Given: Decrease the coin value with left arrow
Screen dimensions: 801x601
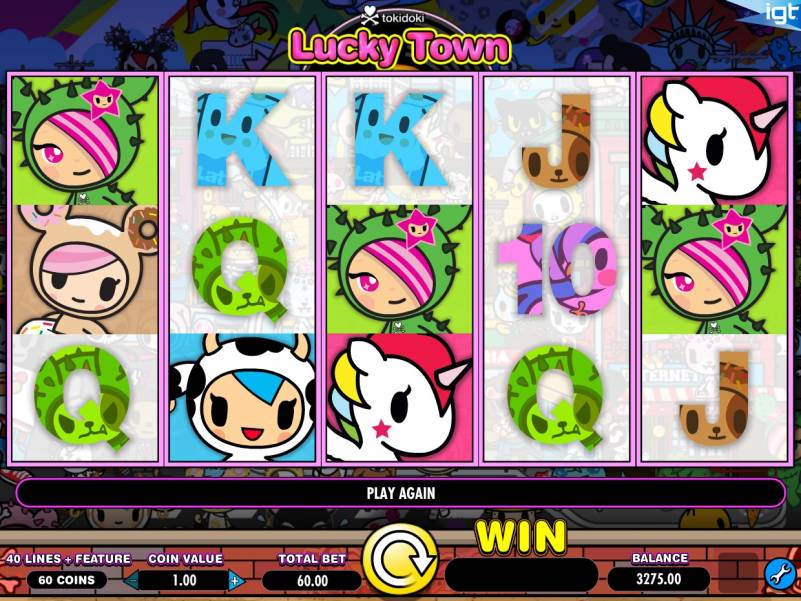Looking at the screenshot, I should [x=133, y=580].
